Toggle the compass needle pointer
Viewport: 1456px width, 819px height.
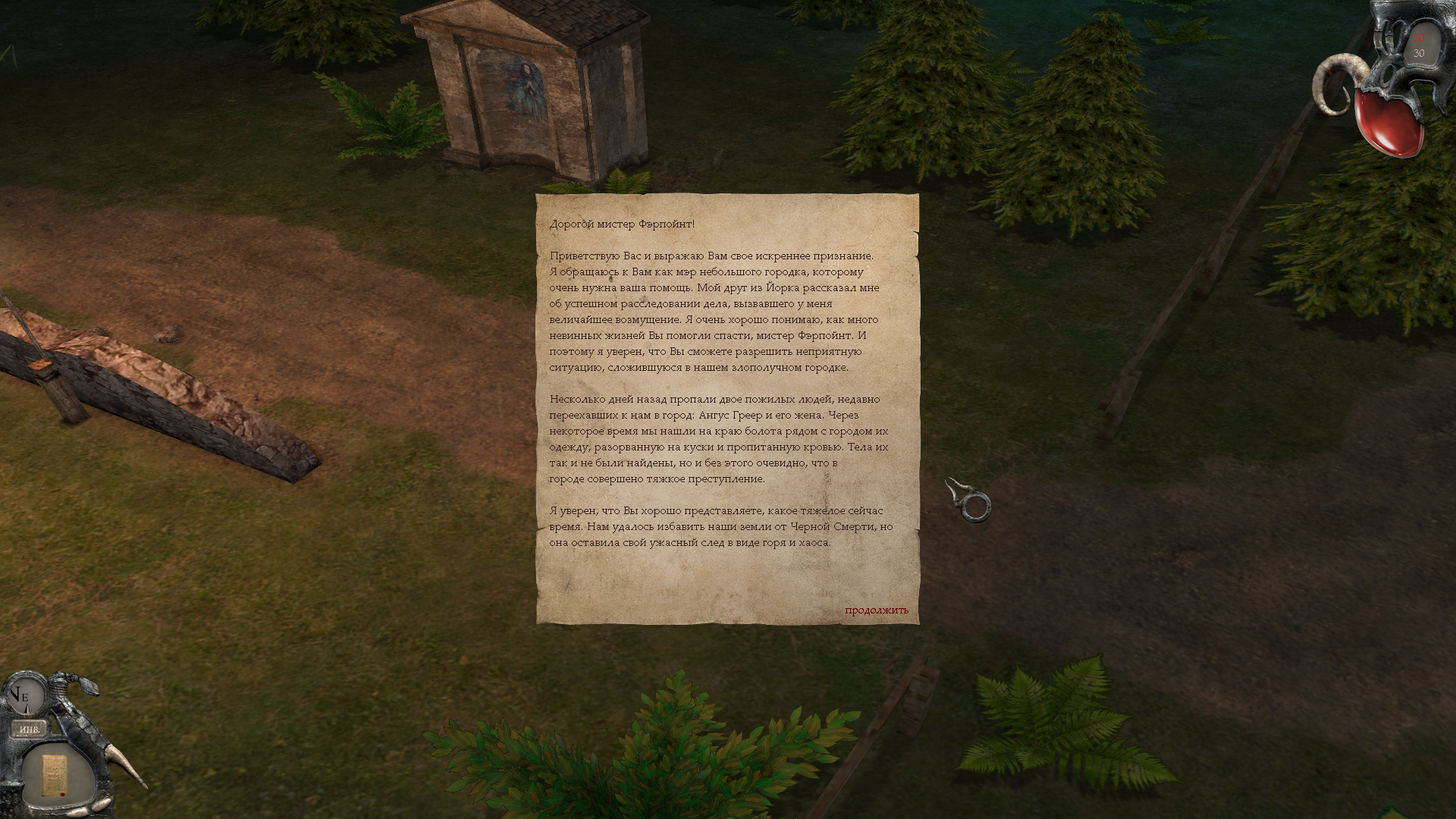(x=27, y=708)
